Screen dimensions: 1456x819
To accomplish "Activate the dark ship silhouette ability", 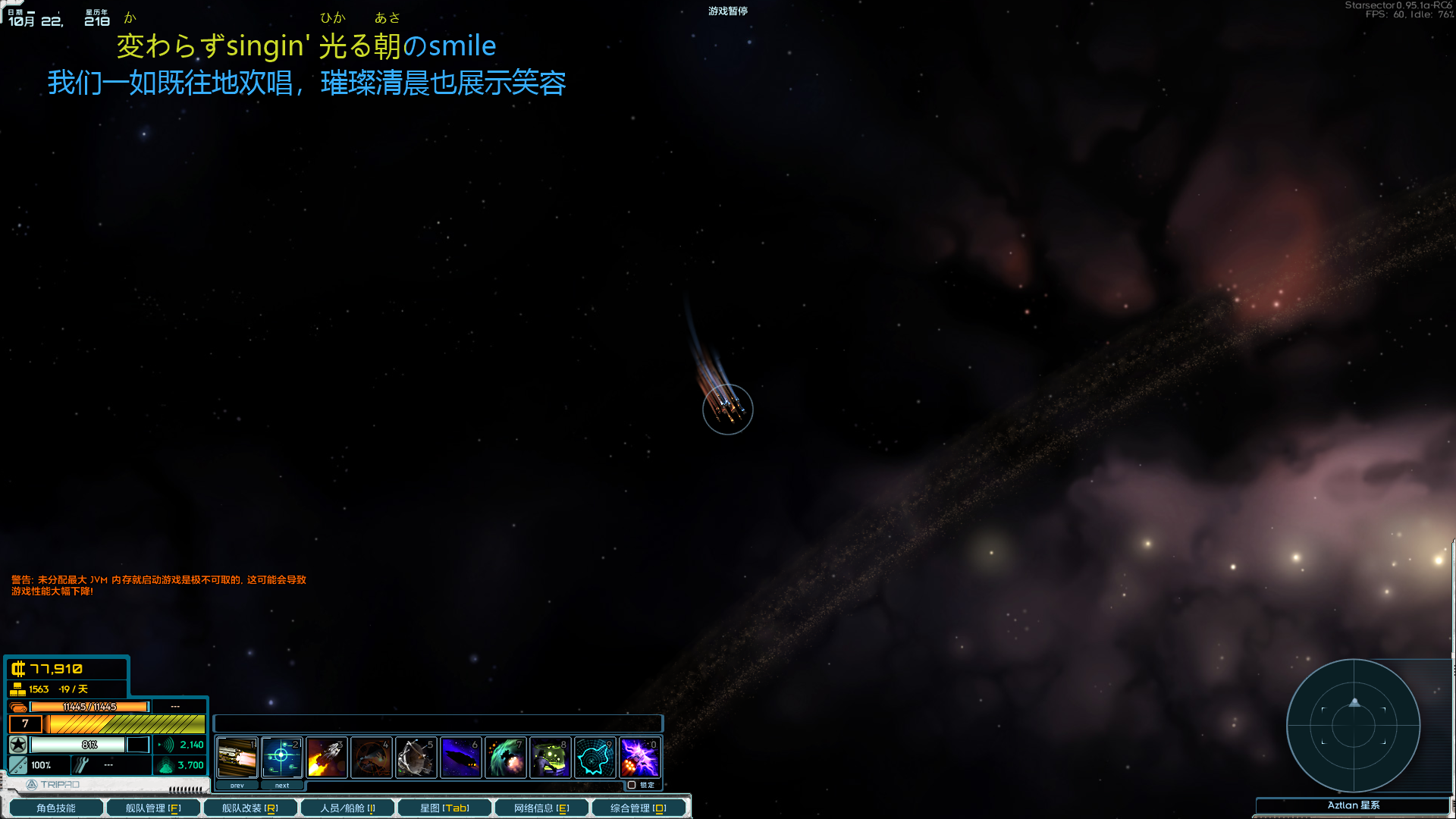I will (461, 757).
